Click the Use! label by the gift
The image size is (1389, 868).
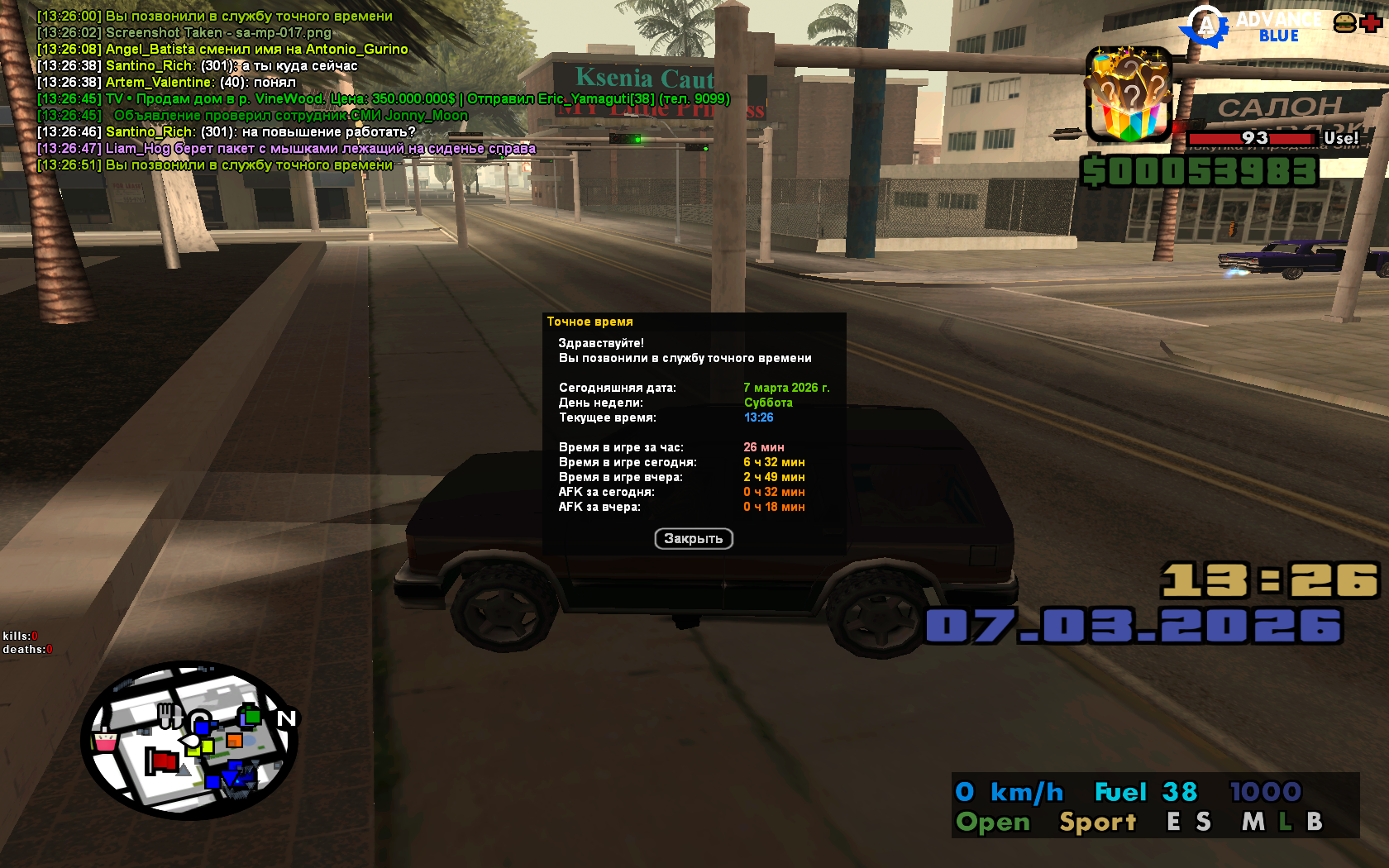pos(1340,138)
